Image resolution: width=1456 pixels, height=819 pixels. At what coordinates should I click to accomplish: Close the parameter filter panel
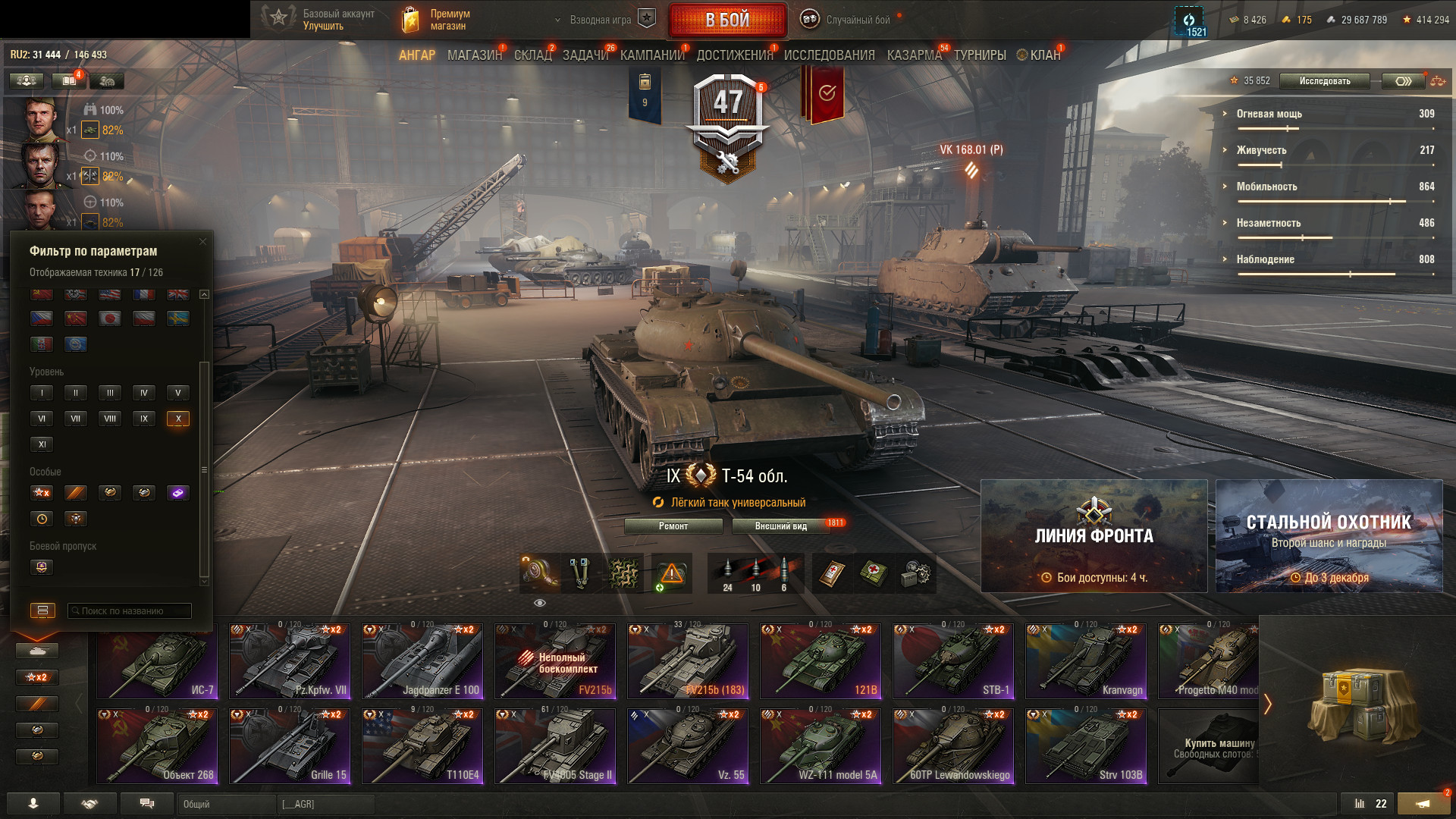pyautogui.click(x=202, y=242)
